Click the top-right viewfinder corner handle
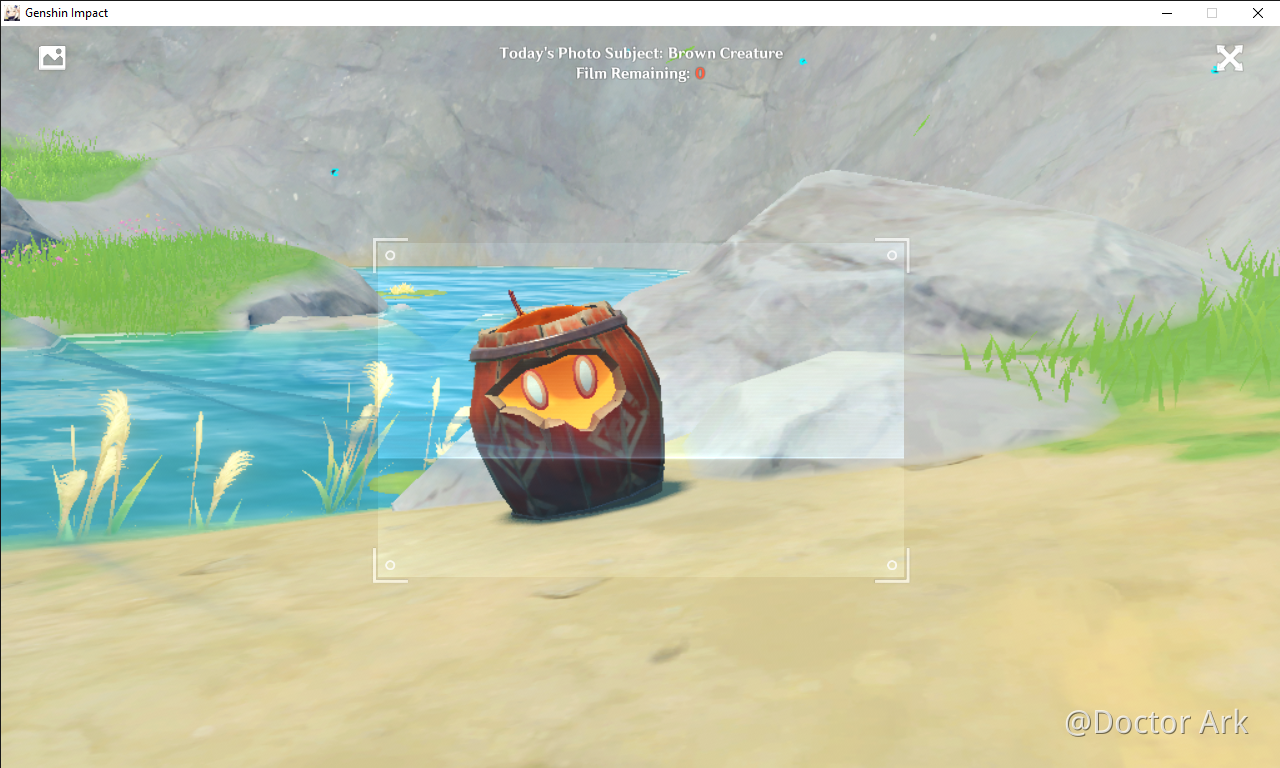 pos(891,254)
